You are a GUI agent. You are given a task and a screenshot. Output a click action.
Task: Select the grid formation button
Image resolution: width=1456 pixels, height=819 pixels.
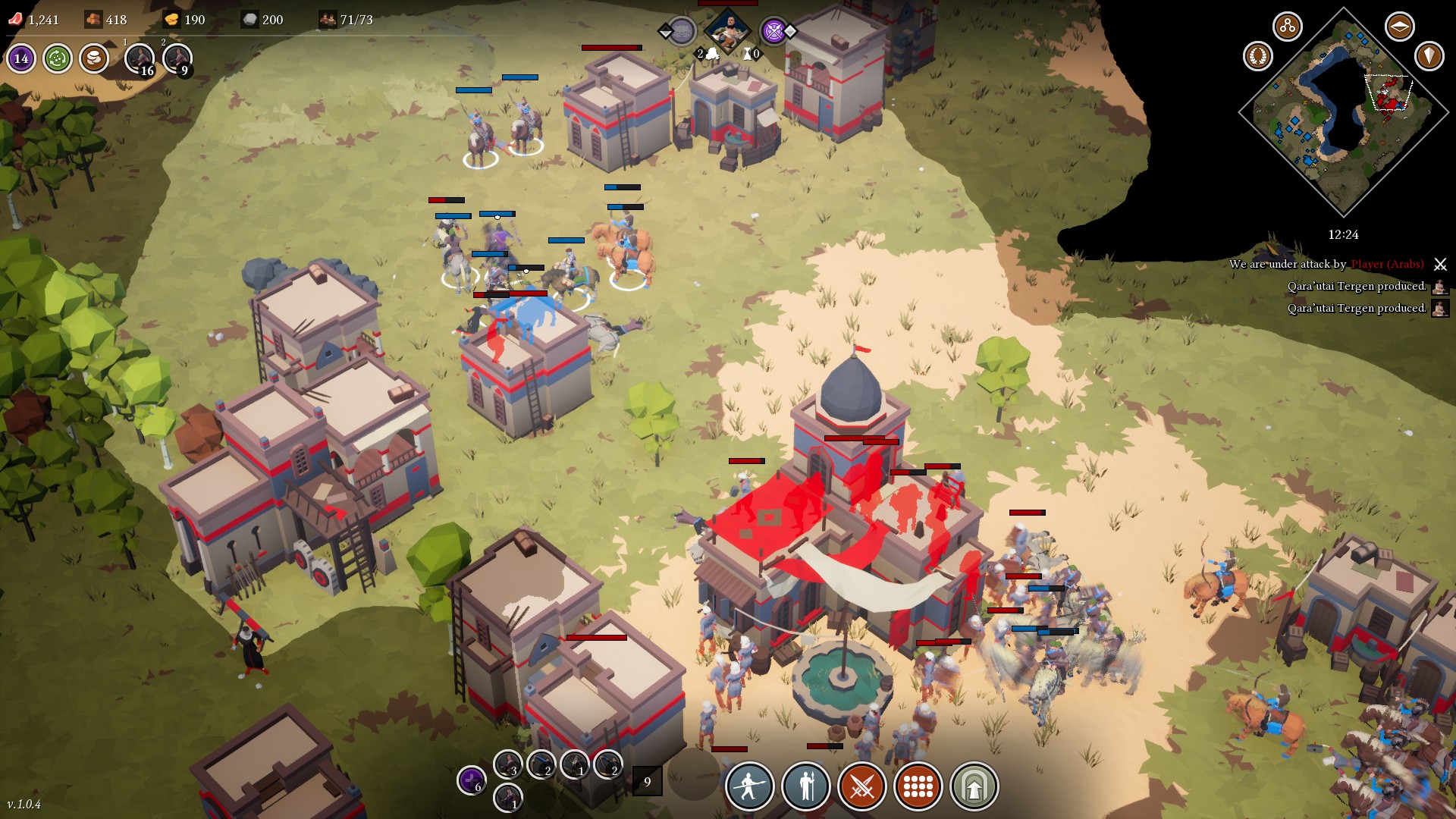(x=918, y=786)
